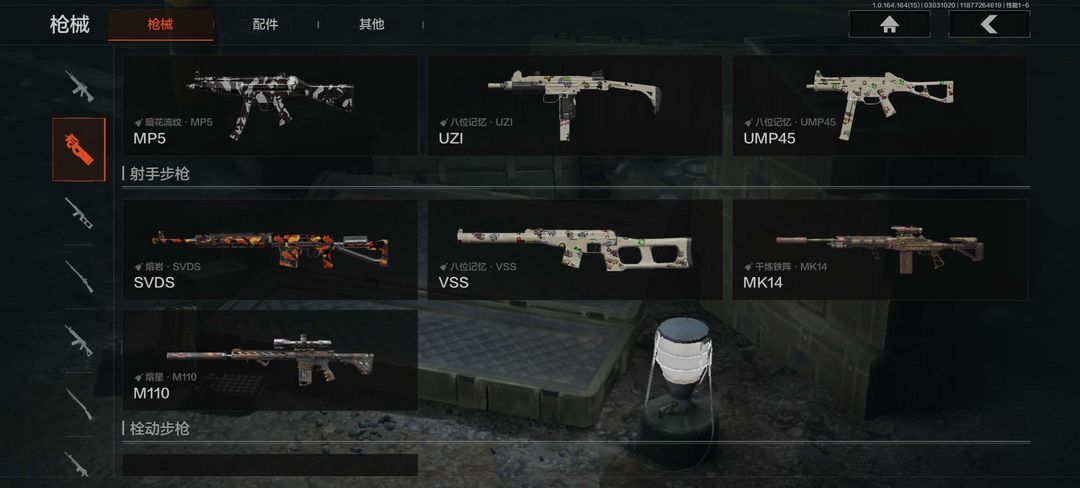Go to the home screen

(x=888, y=24)
